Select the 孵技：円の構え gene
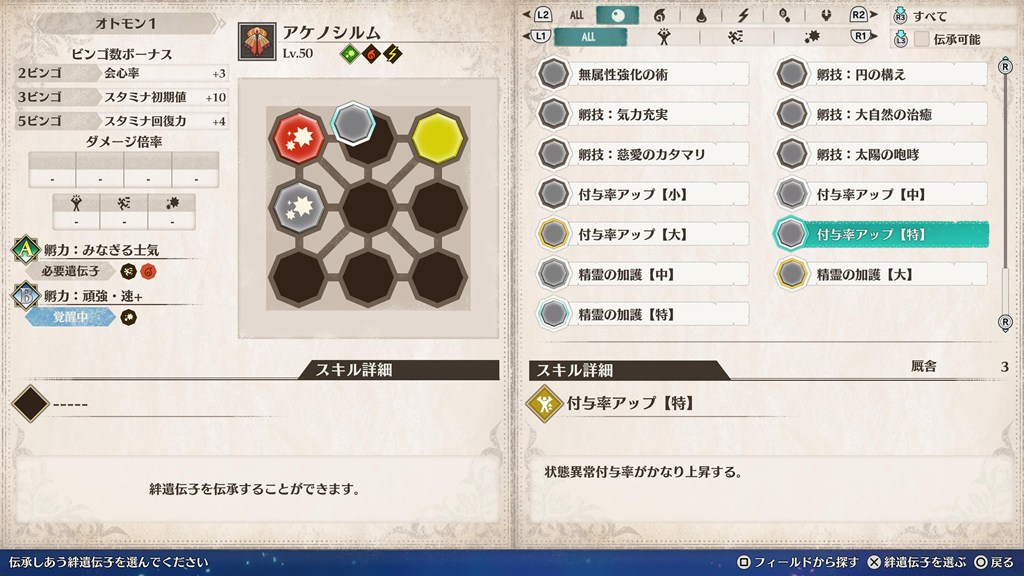 point(882,74)
